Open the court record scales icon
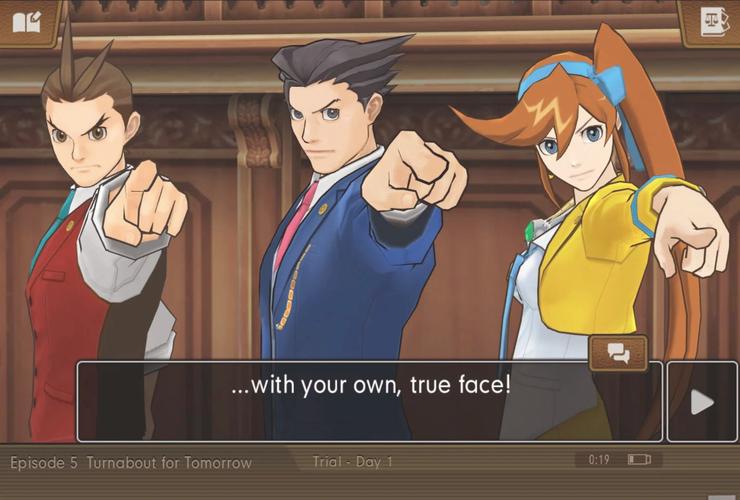 click(x=712, y=21)
